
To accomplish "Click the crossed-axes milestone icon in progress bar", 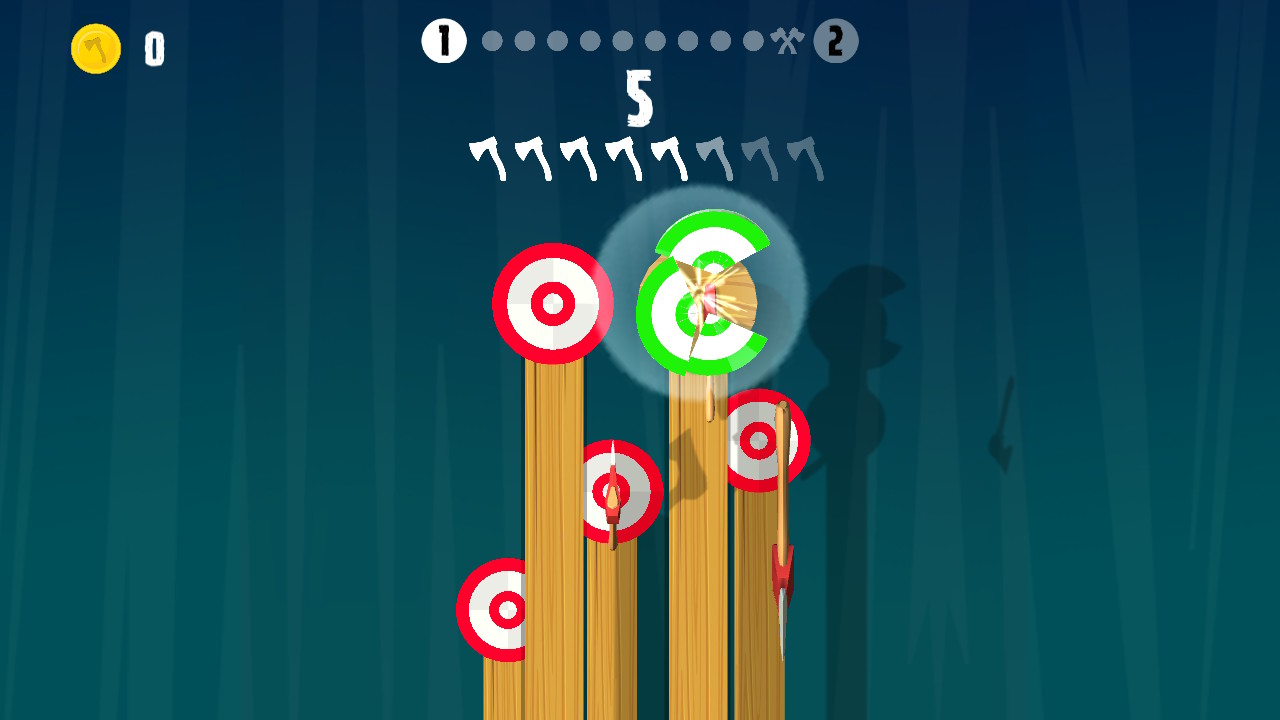I will pos(787,40).
